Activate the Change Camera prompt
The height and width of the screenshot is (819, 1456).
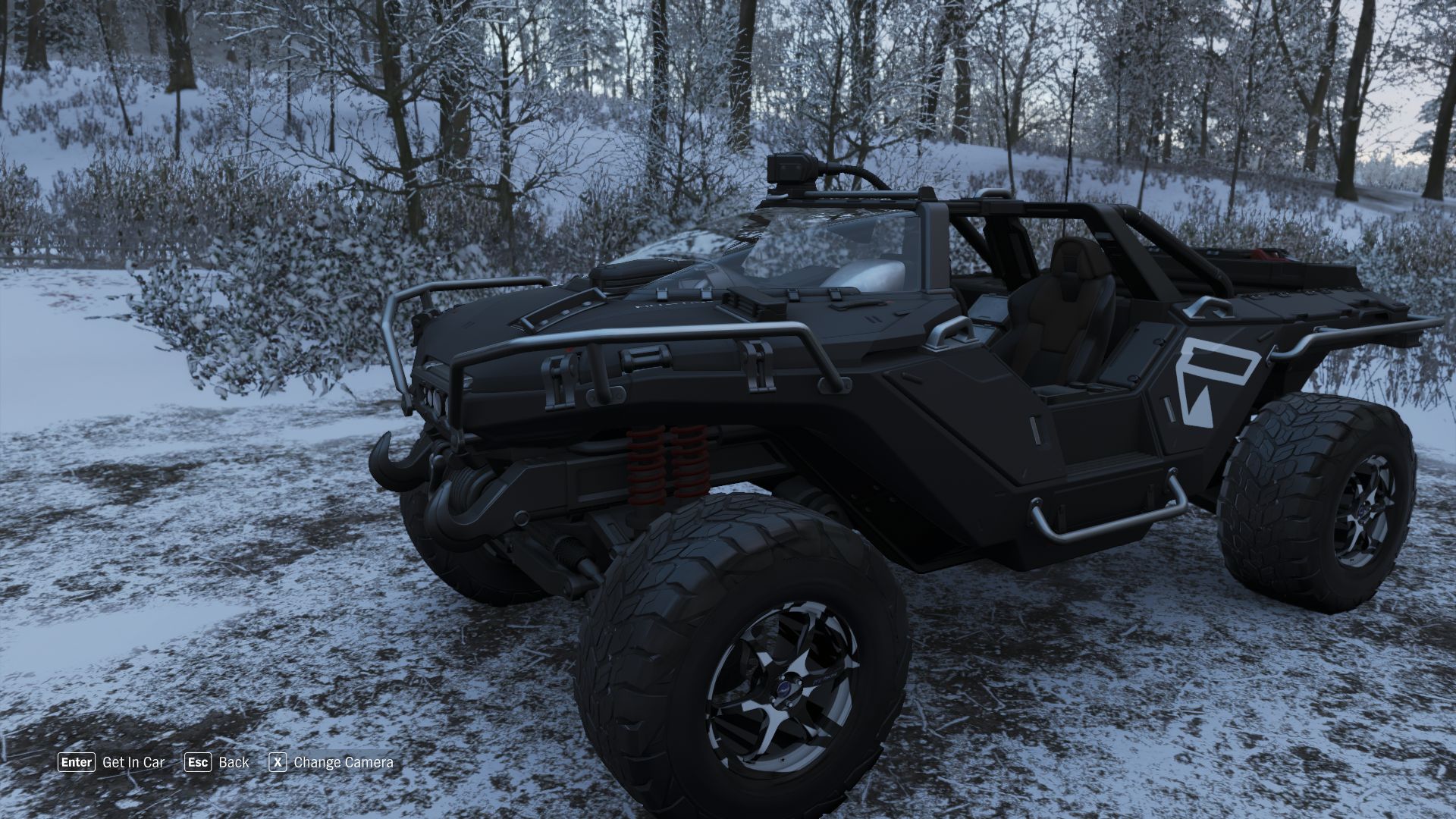(x=345, y=762)
